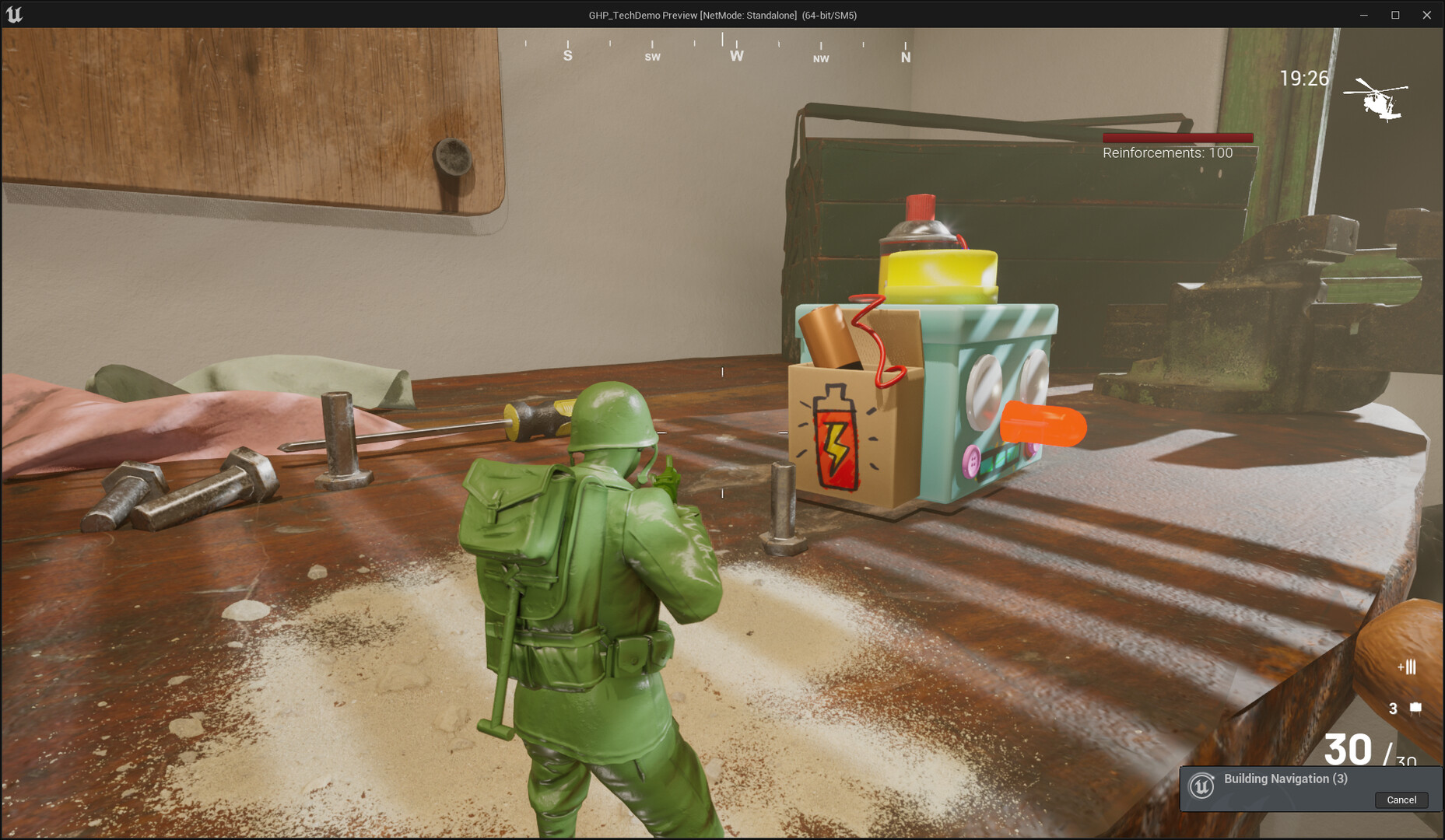Screen dimensions: 1445x840
Task: Click the 19:26 timer display
Action: (1305, 78)
